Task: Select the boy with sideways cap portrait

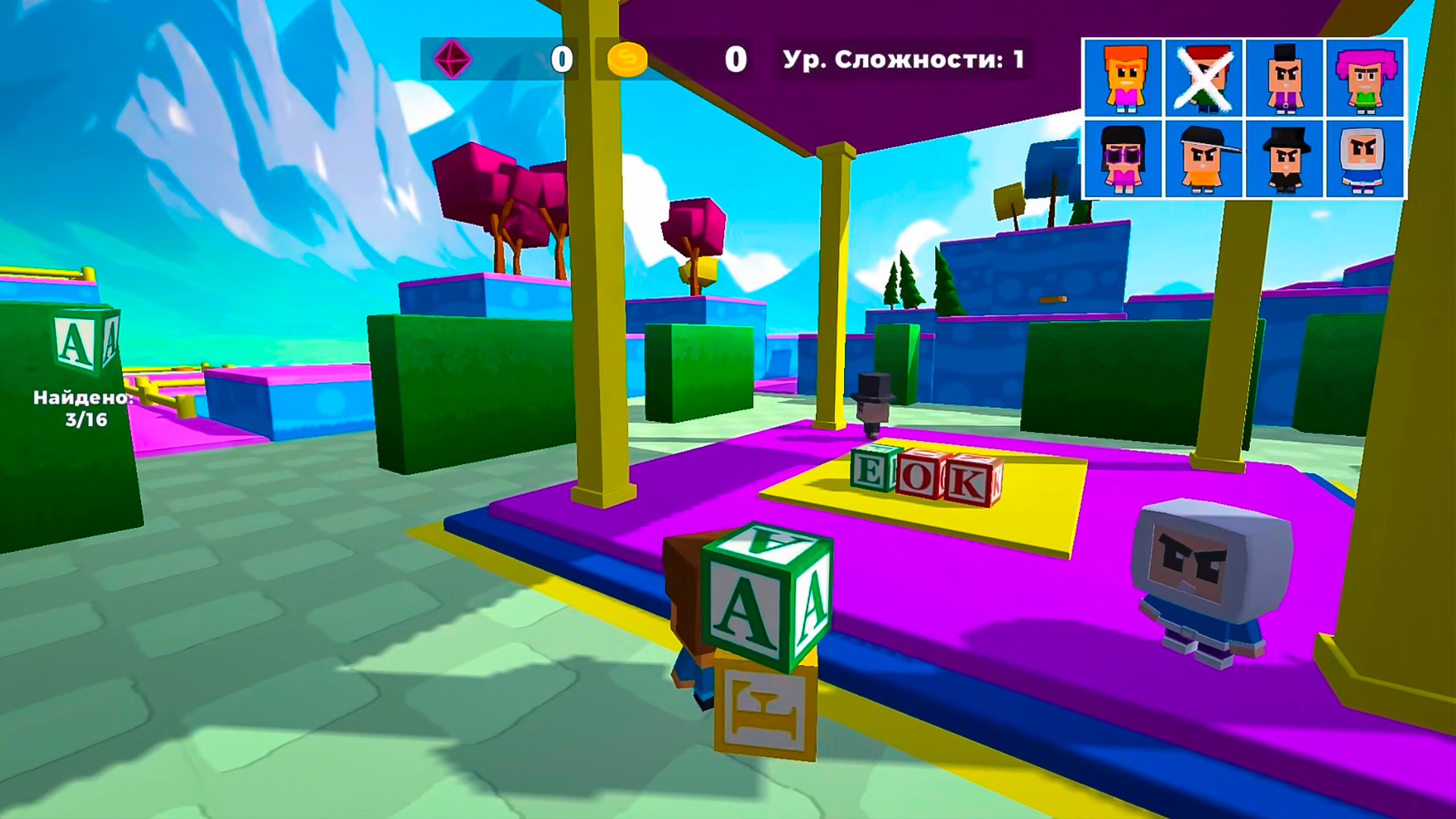Action: point(1203,158)
